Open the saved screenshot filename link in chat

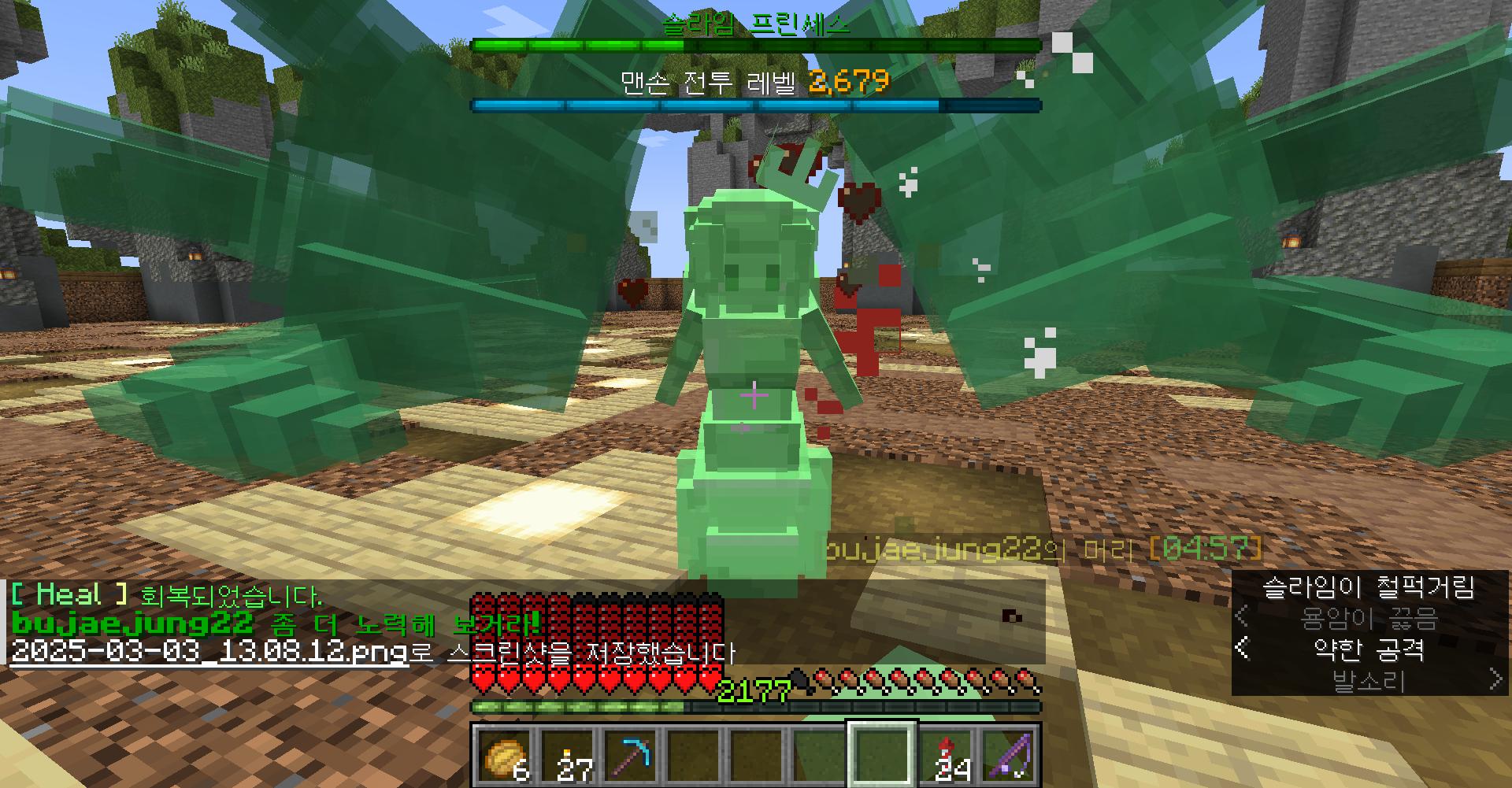(x=209, y=653)
